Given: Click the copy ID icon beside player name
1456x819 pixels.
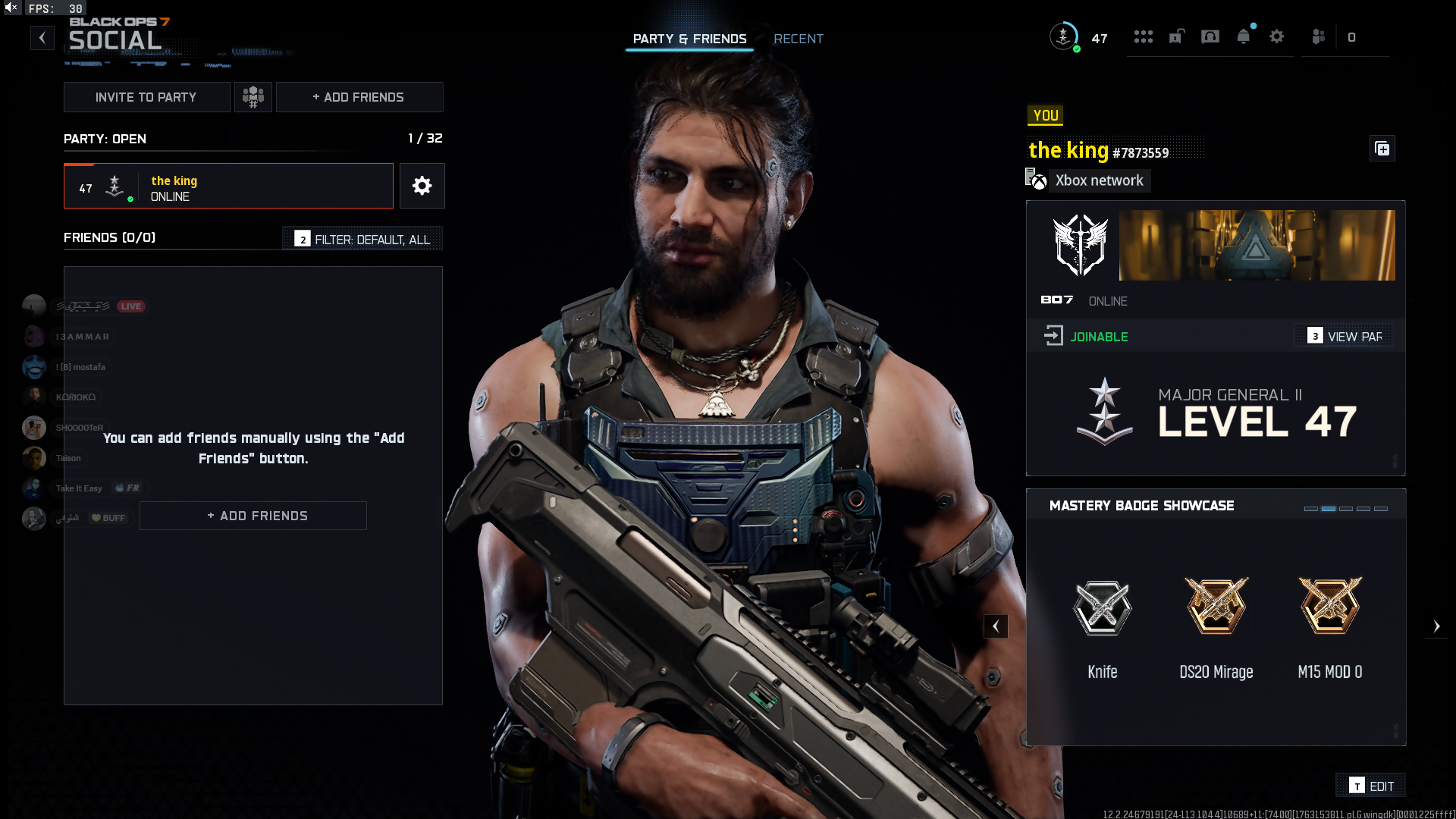Looking at the screenshot, I should (x=1382, y=149).
